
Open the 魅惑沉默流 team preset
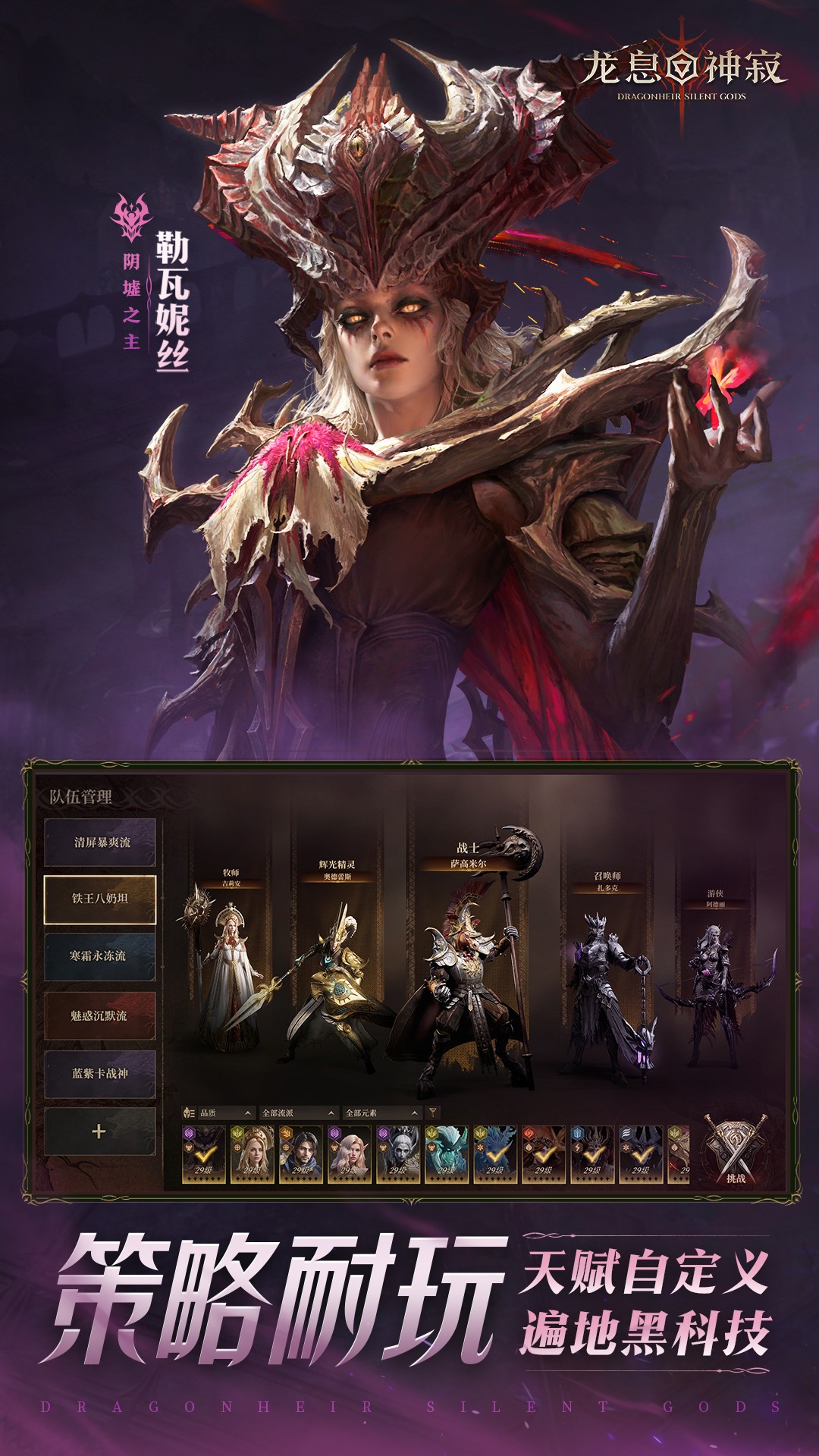100,1015
